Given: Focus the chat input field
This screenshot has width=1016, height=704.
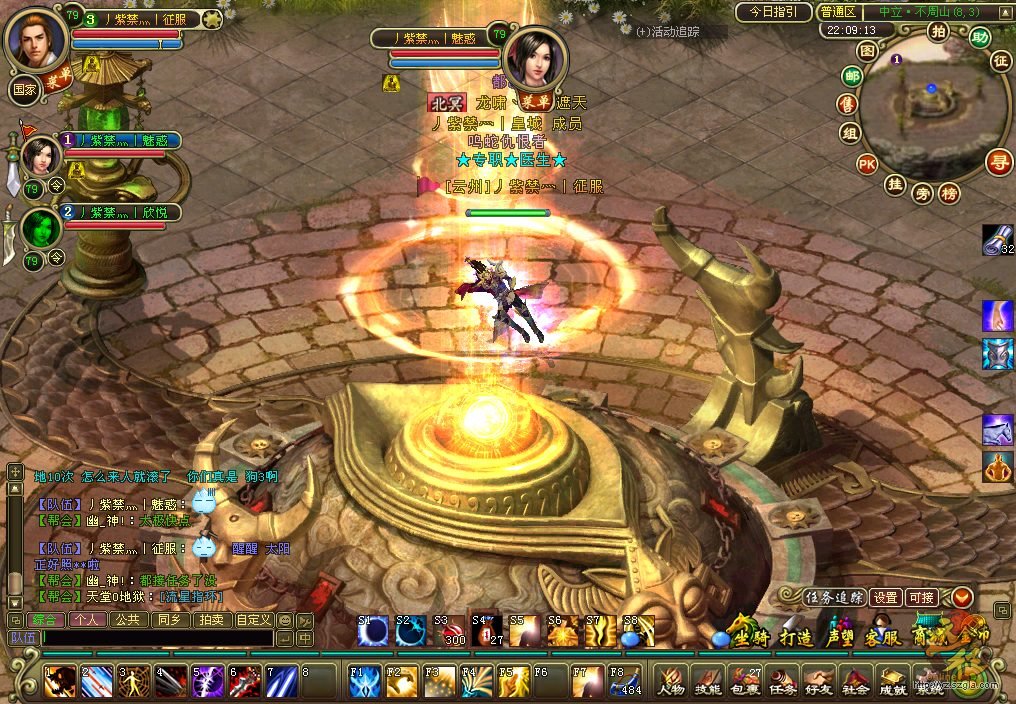Looking at the screenshot, I should (x=155, y=637).
